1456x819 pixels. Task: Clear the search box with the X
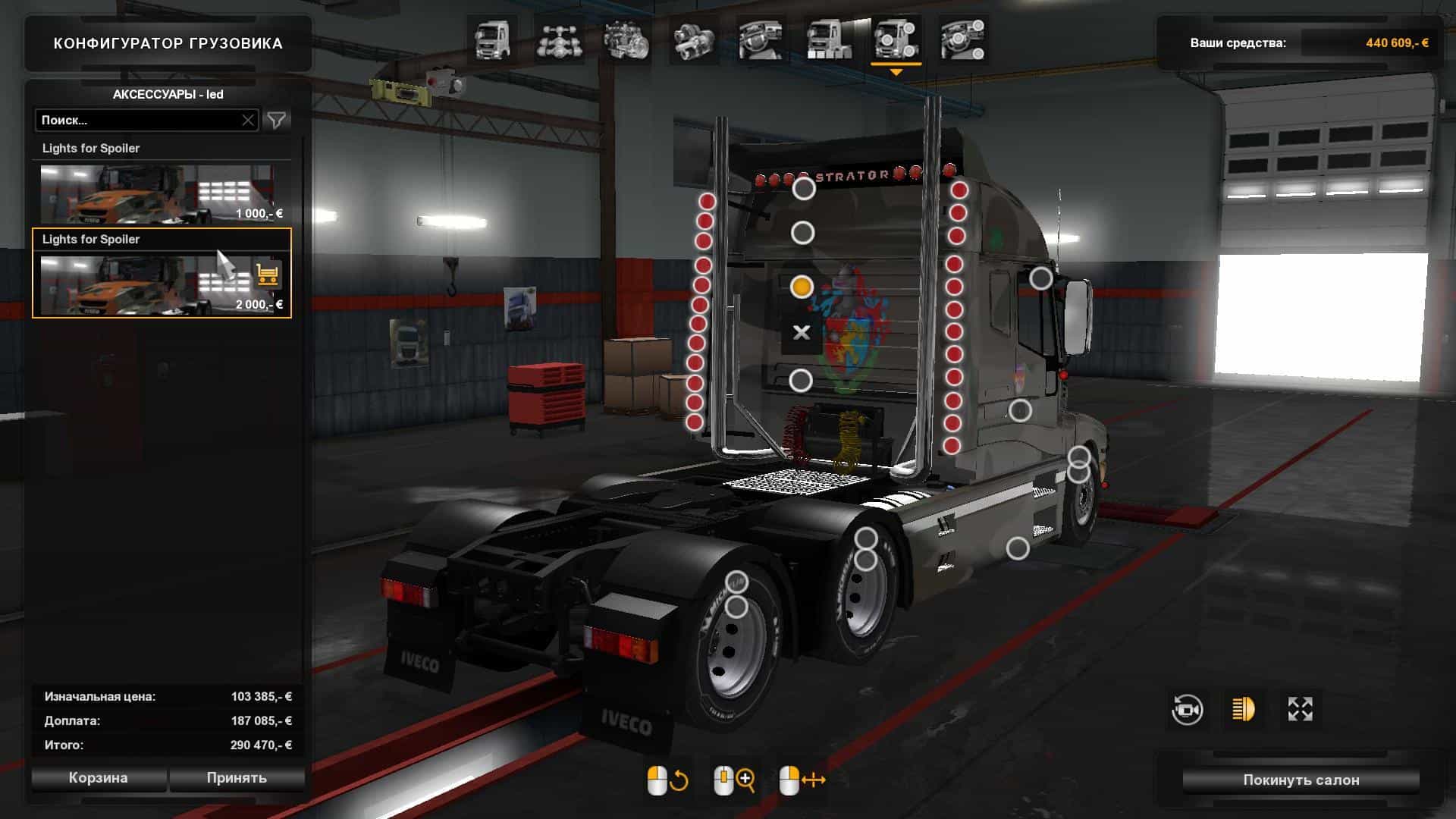pos(248,120)
